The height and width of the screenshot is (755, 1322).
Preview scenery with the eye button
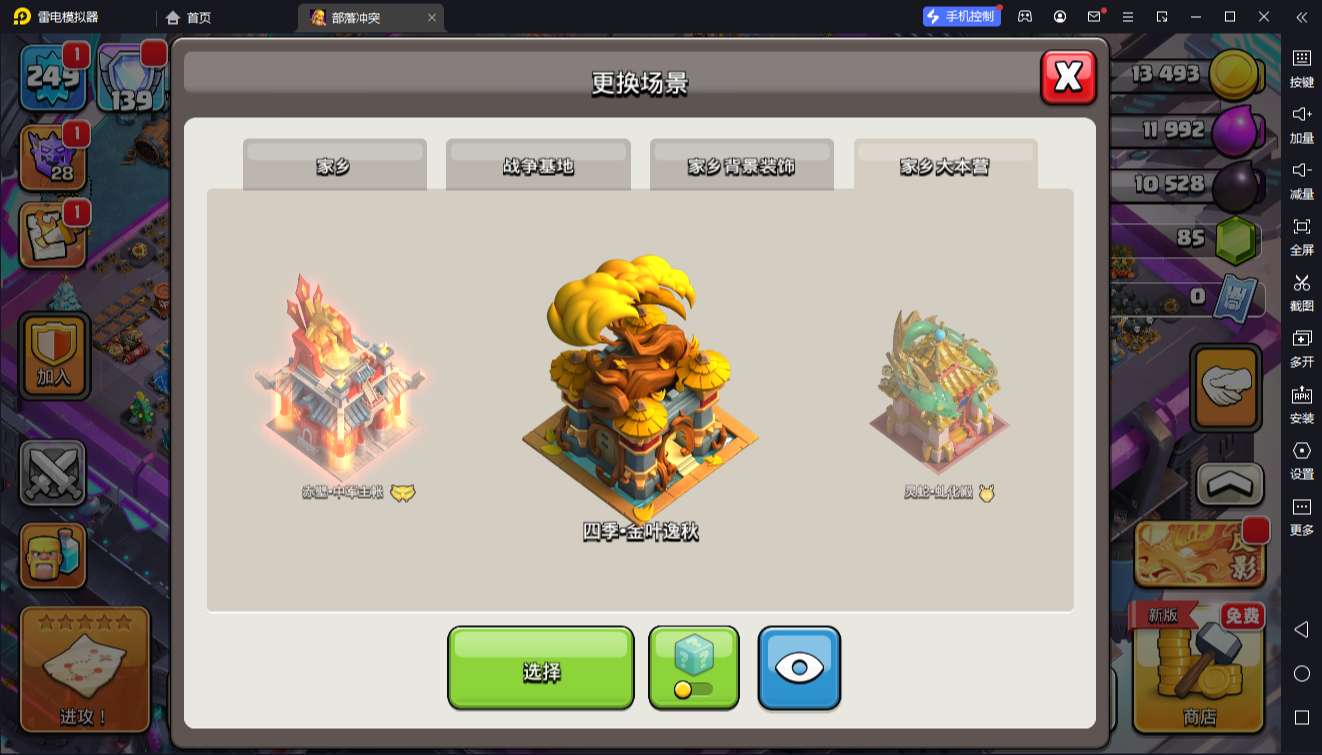pyautogui.click(x=799, y=668)
